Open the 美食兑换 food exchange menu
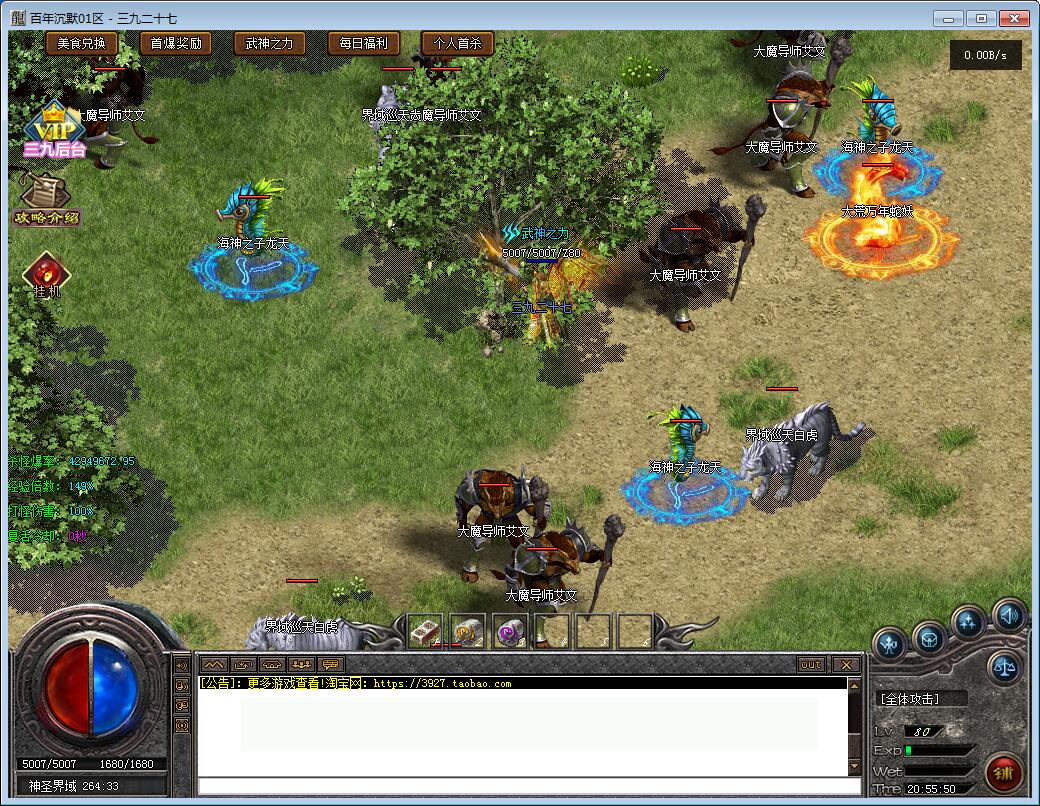This screenshot has width=1040, height=806. point(81,43)
